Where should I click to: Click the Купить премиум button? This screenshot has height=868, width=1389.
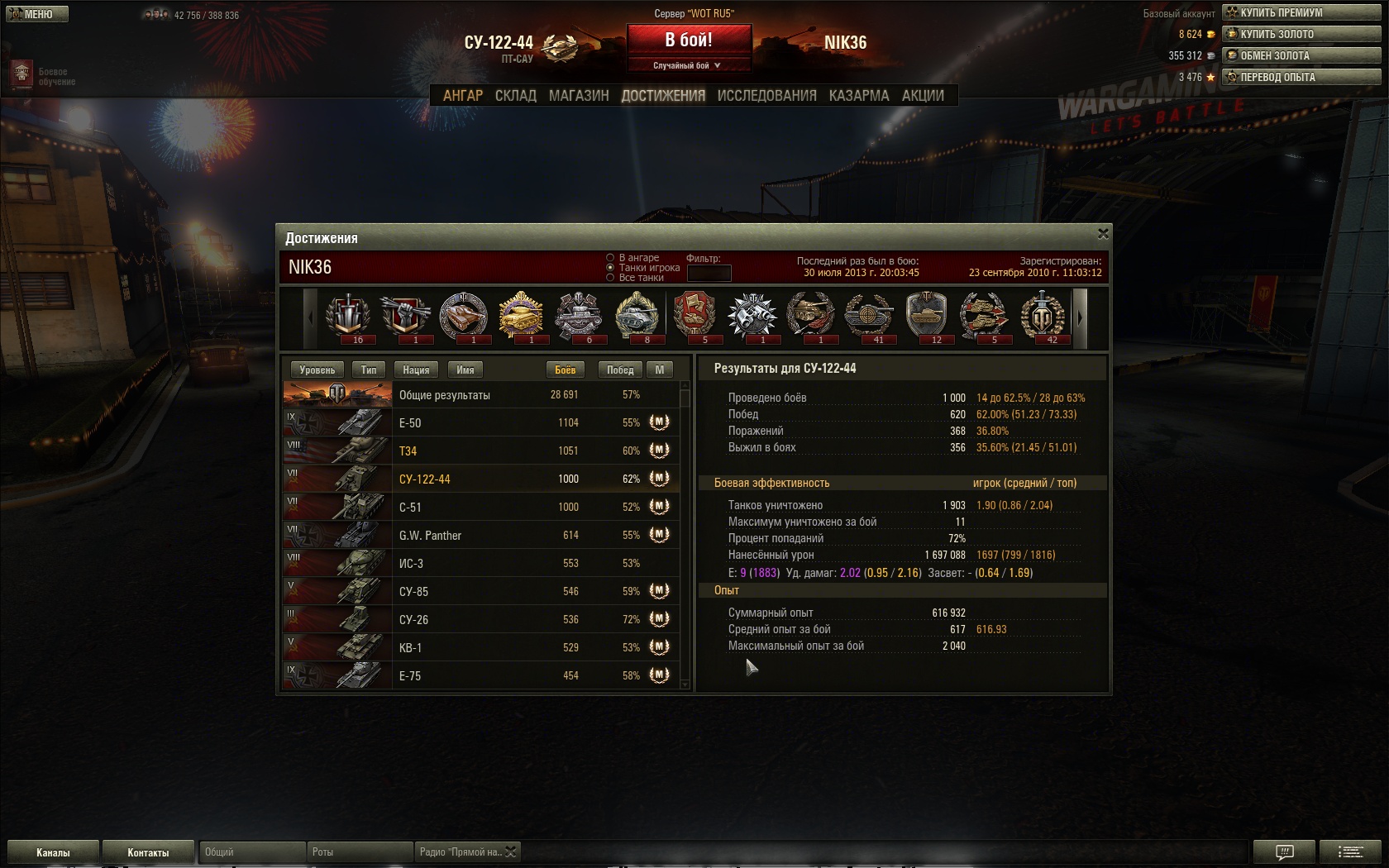(1301, 12)
